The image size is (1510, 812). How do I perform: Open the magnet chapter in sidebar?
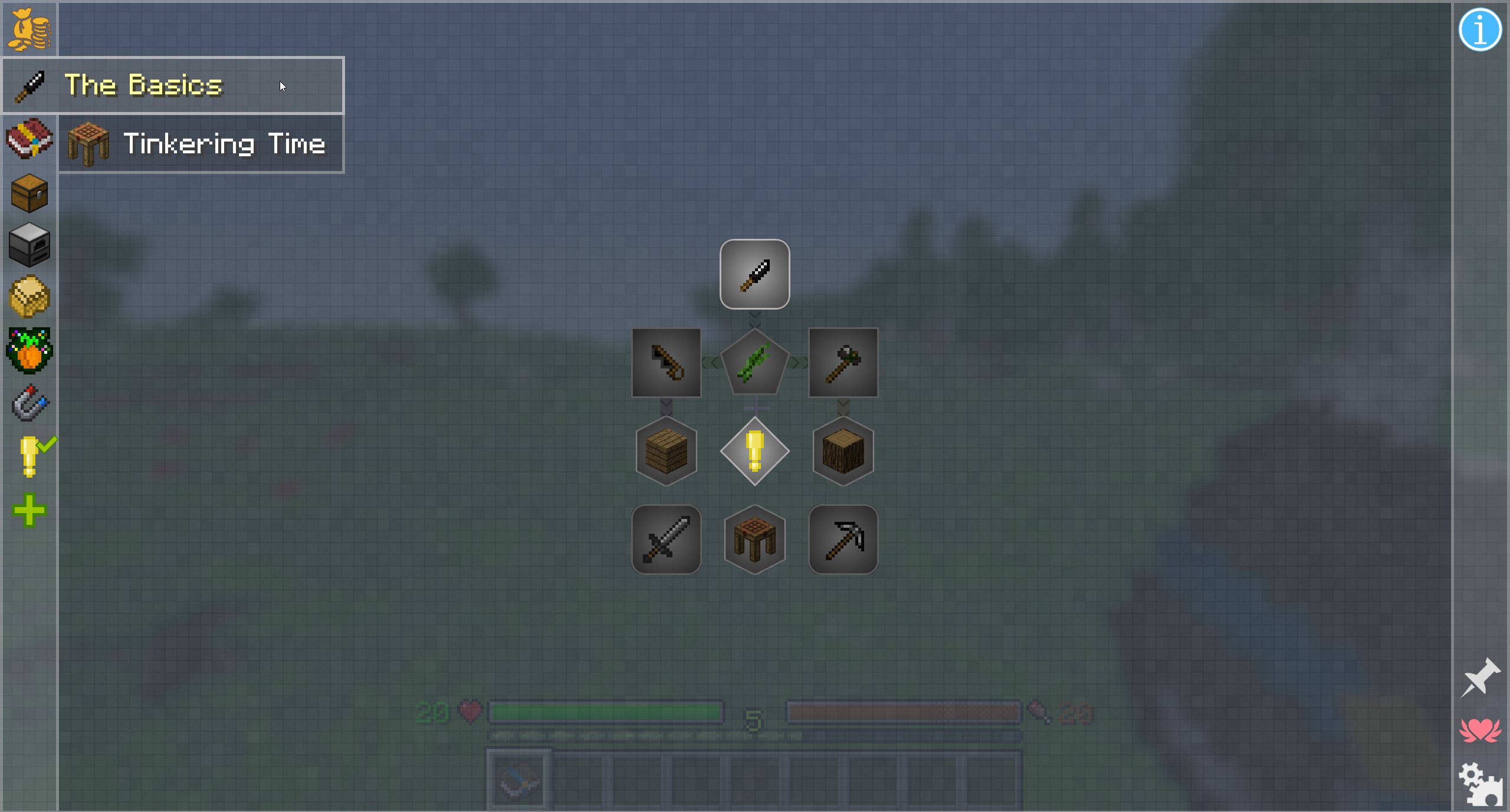[29, 402]
